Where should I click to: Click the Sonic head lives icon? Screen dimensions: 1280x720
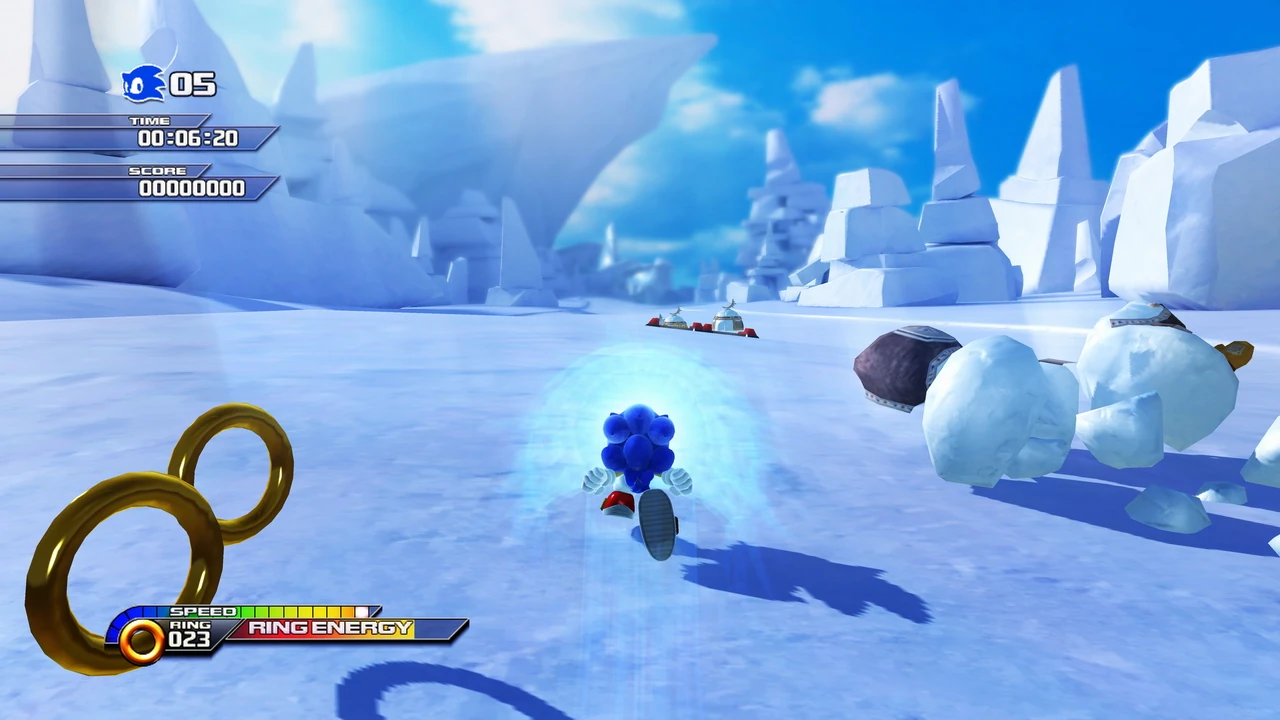point(143,84)
